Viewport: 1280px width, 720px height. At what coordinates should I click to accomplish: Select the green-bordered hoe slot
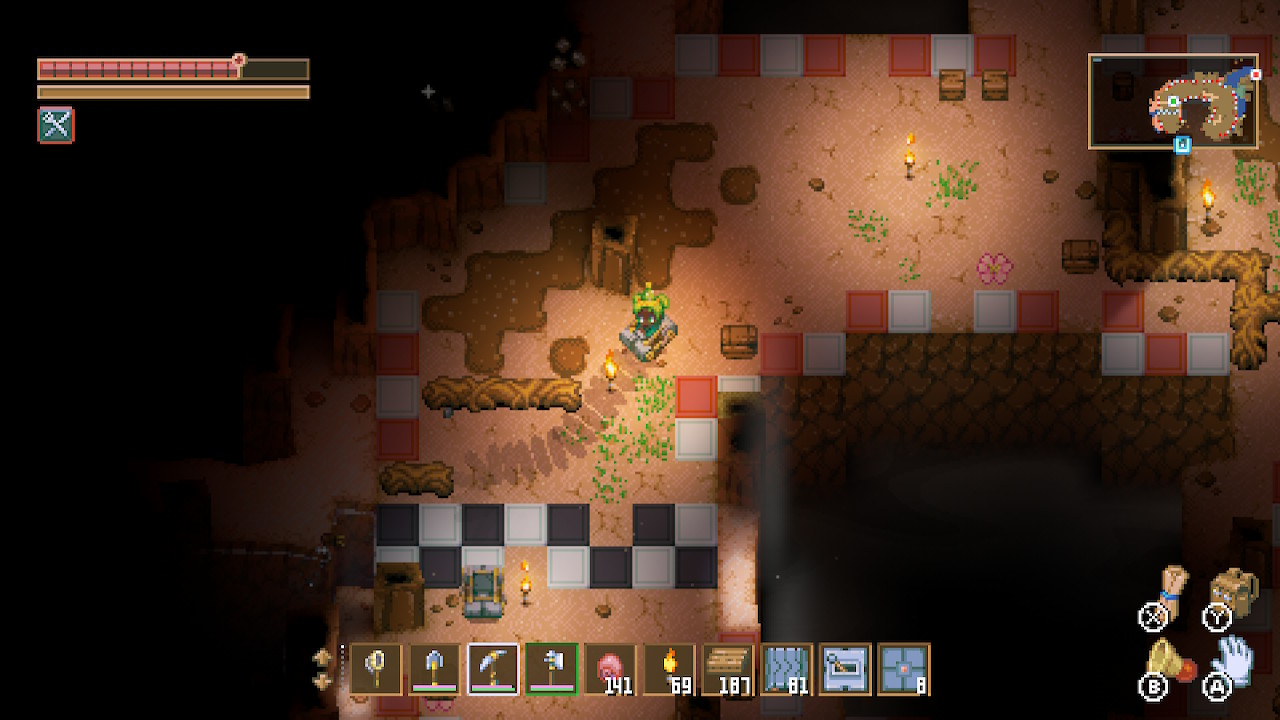(x=552, y=668)
